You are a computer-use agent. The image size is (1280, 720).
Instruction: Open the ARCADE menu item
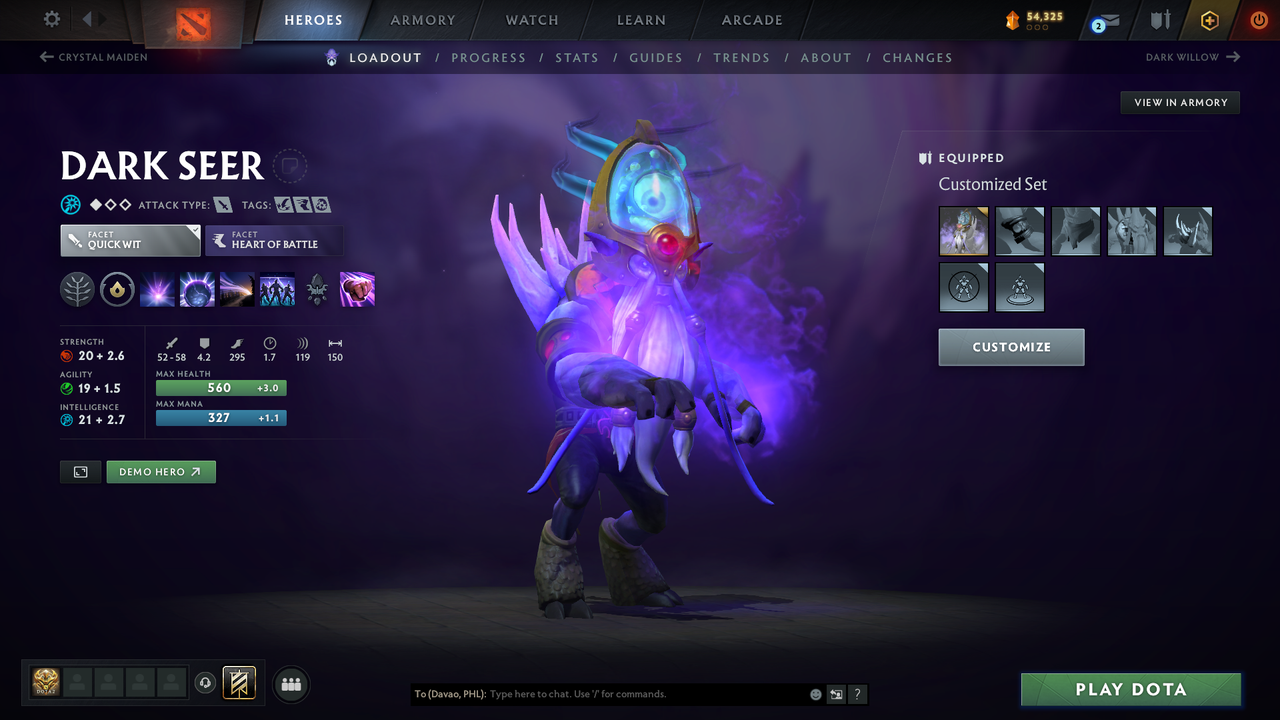751,20
